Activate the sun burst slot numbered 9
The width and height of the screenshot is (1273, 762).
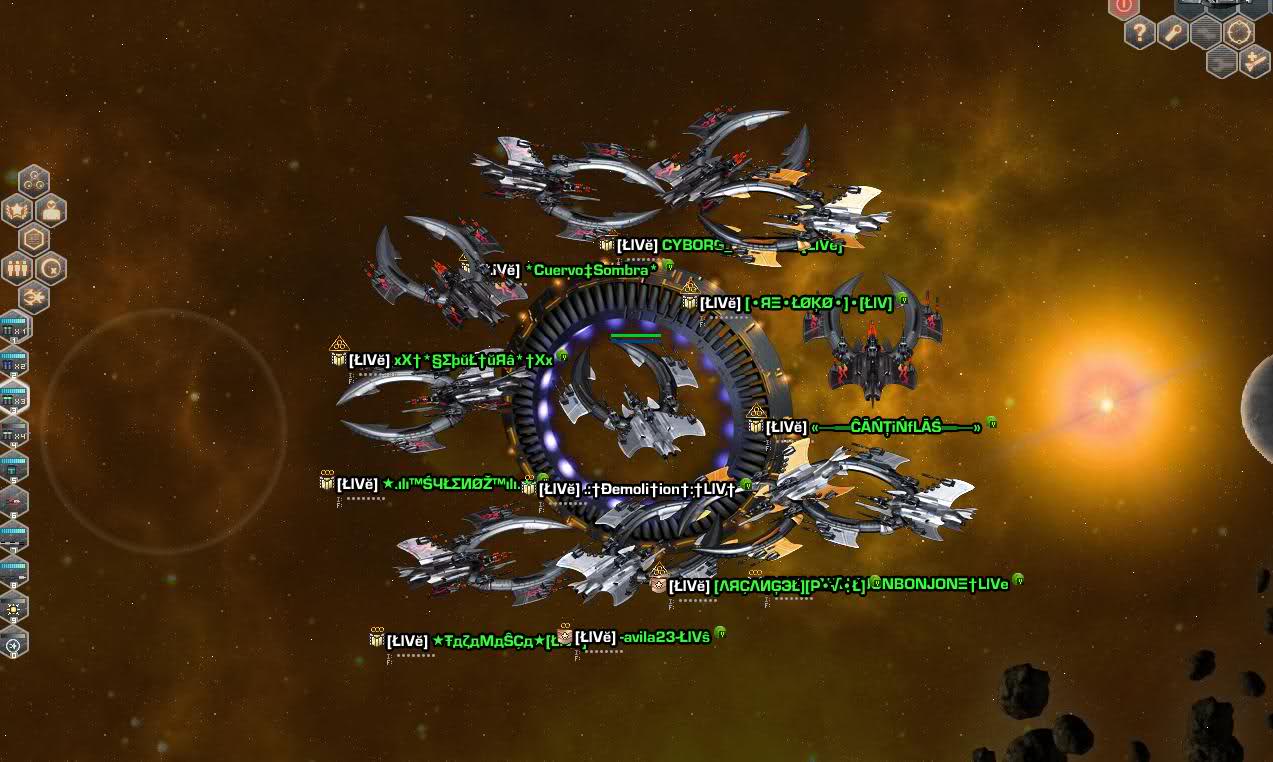[14, 608]
